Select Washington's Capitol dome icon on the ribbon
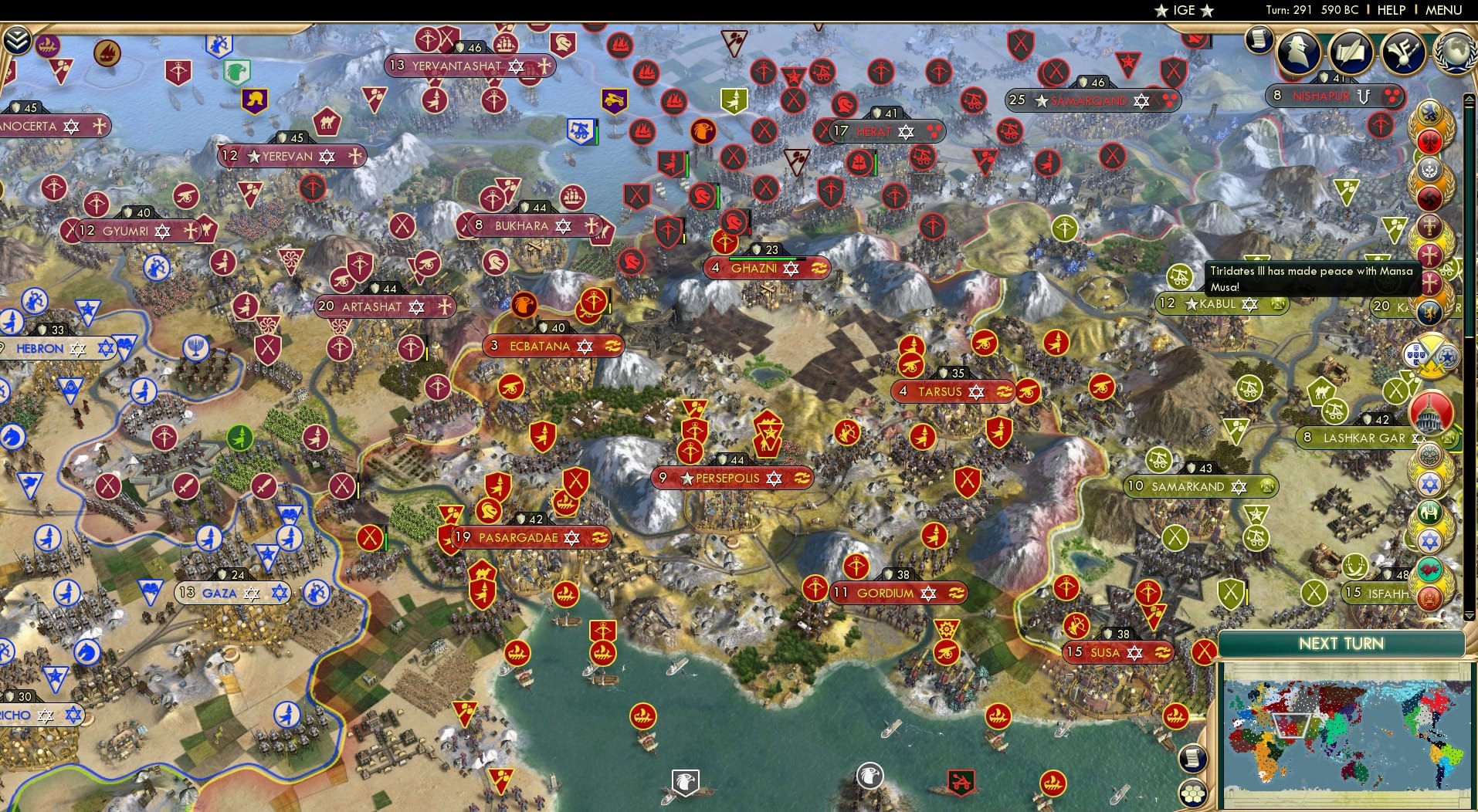Screen dimensions: 1478x812 pos(1429,411)
